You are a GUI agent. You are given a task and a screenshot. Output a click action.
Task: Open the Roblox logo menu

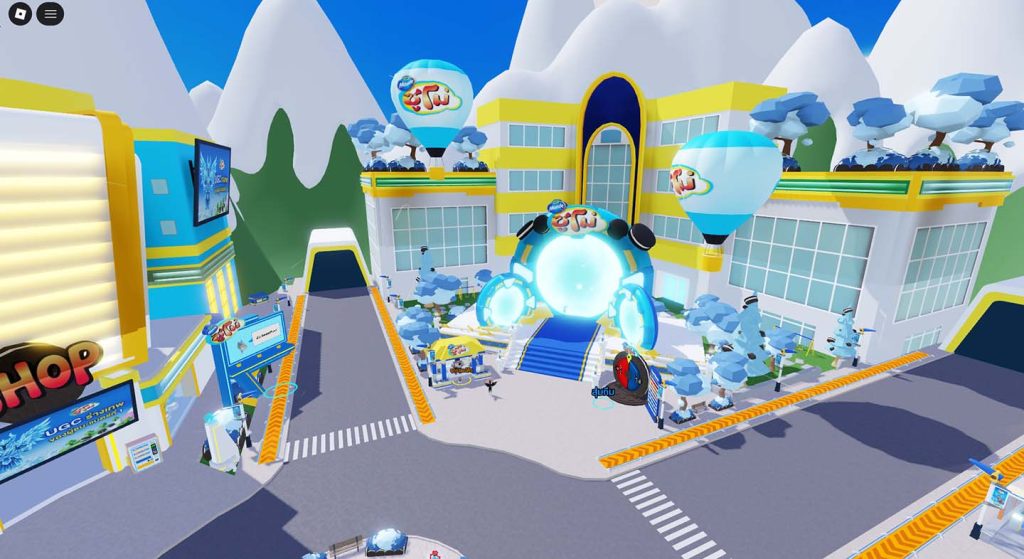(20, 14)
